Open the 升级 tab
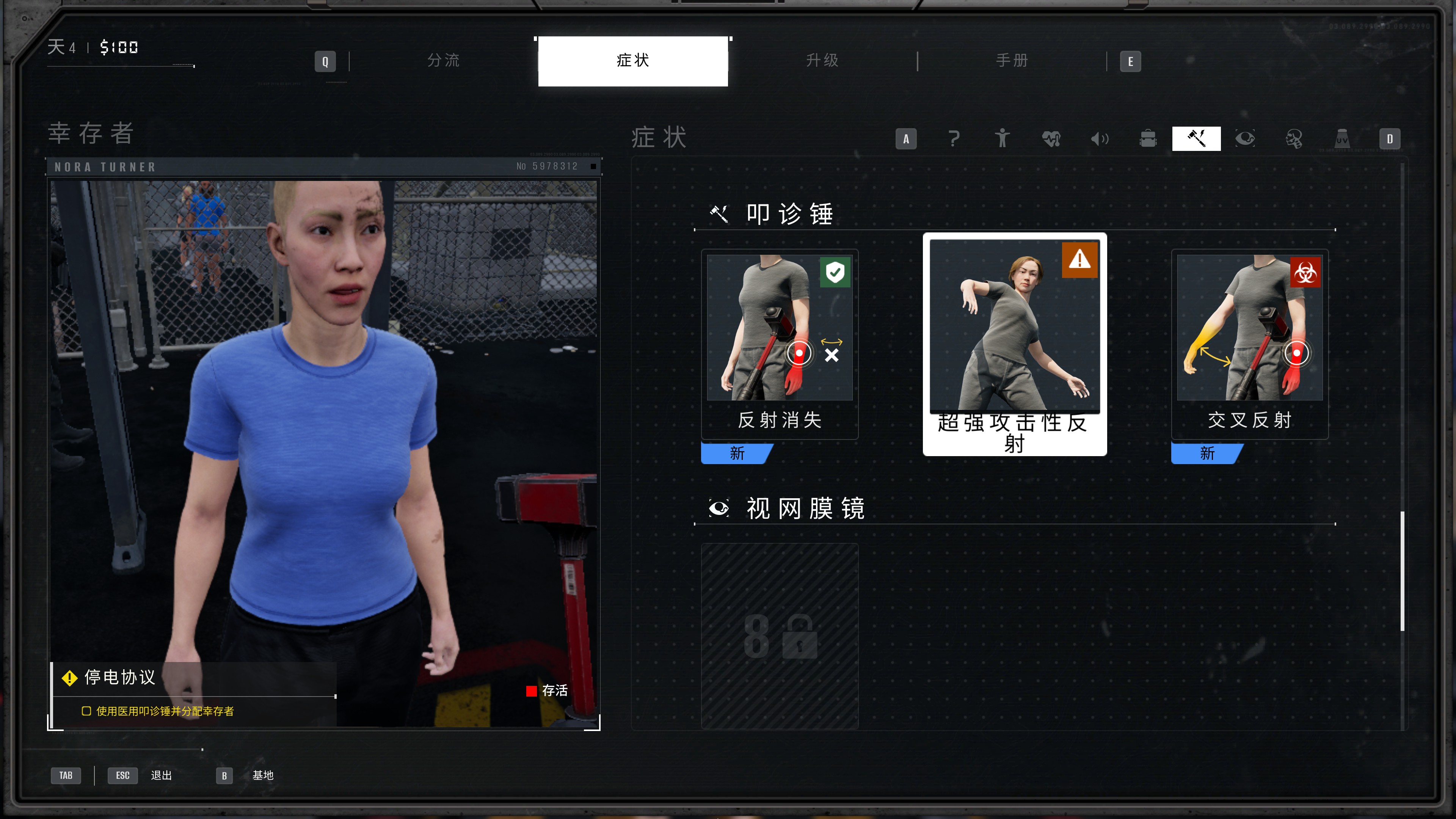 click(822, 61)
